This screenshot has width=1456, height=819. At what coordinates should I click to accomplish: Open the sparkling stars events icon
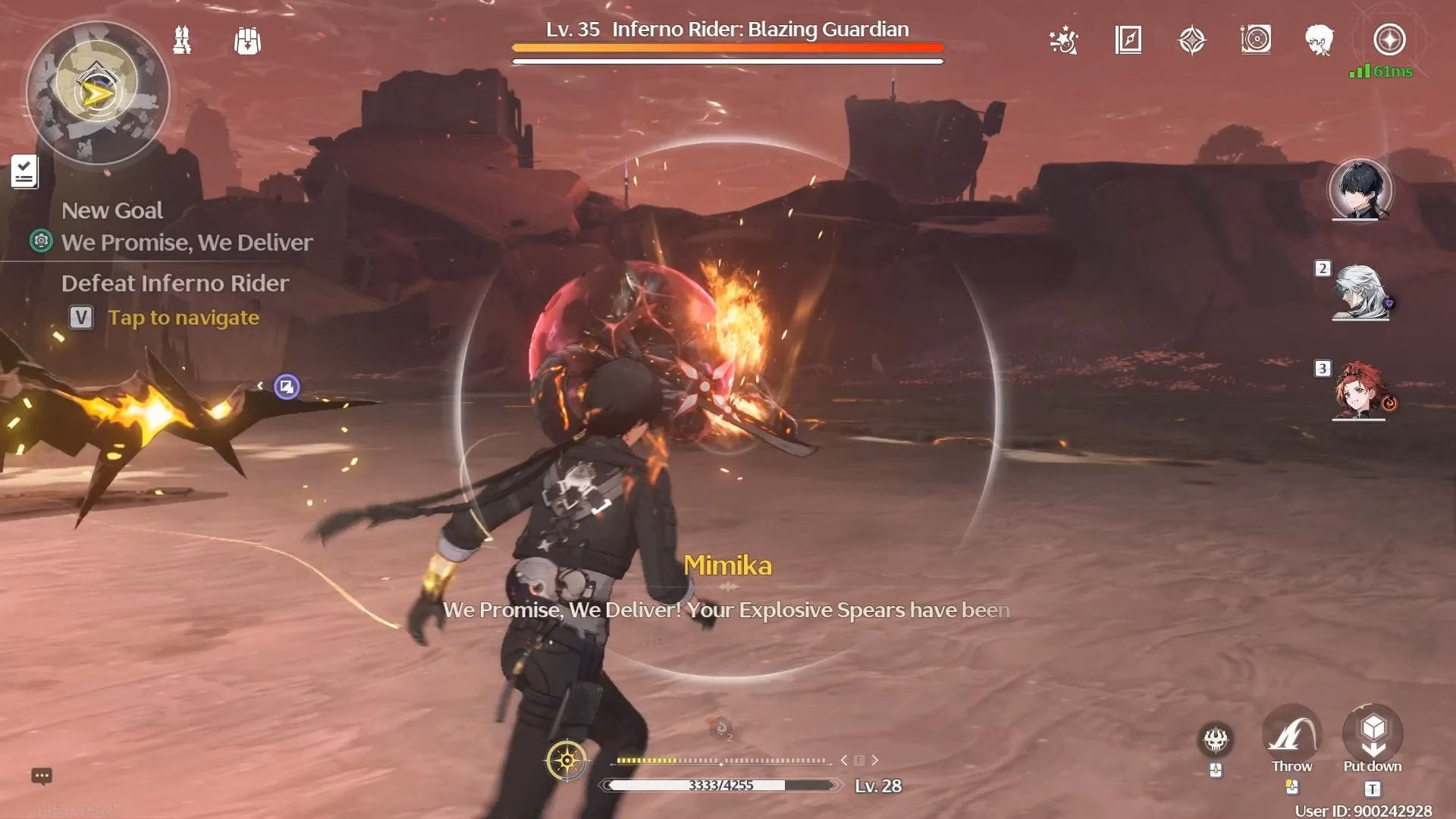[x=1063, y=40]
